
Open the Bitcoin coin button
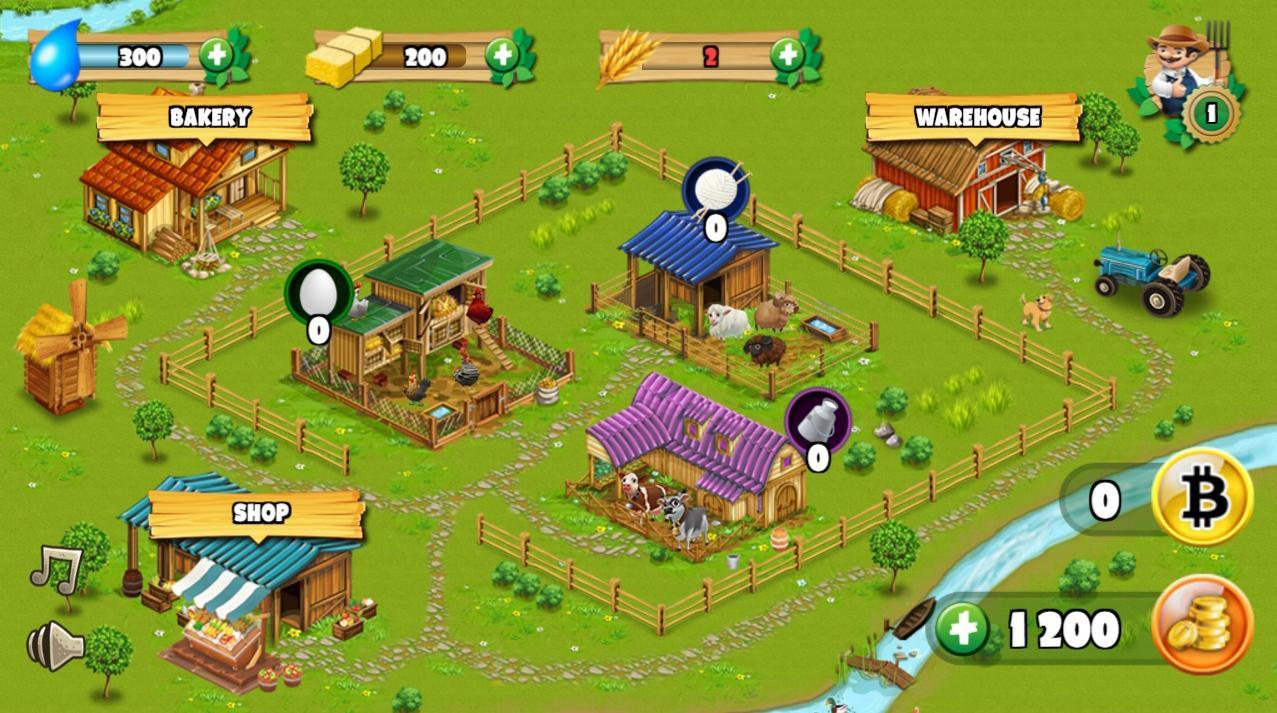point(1201,496)
